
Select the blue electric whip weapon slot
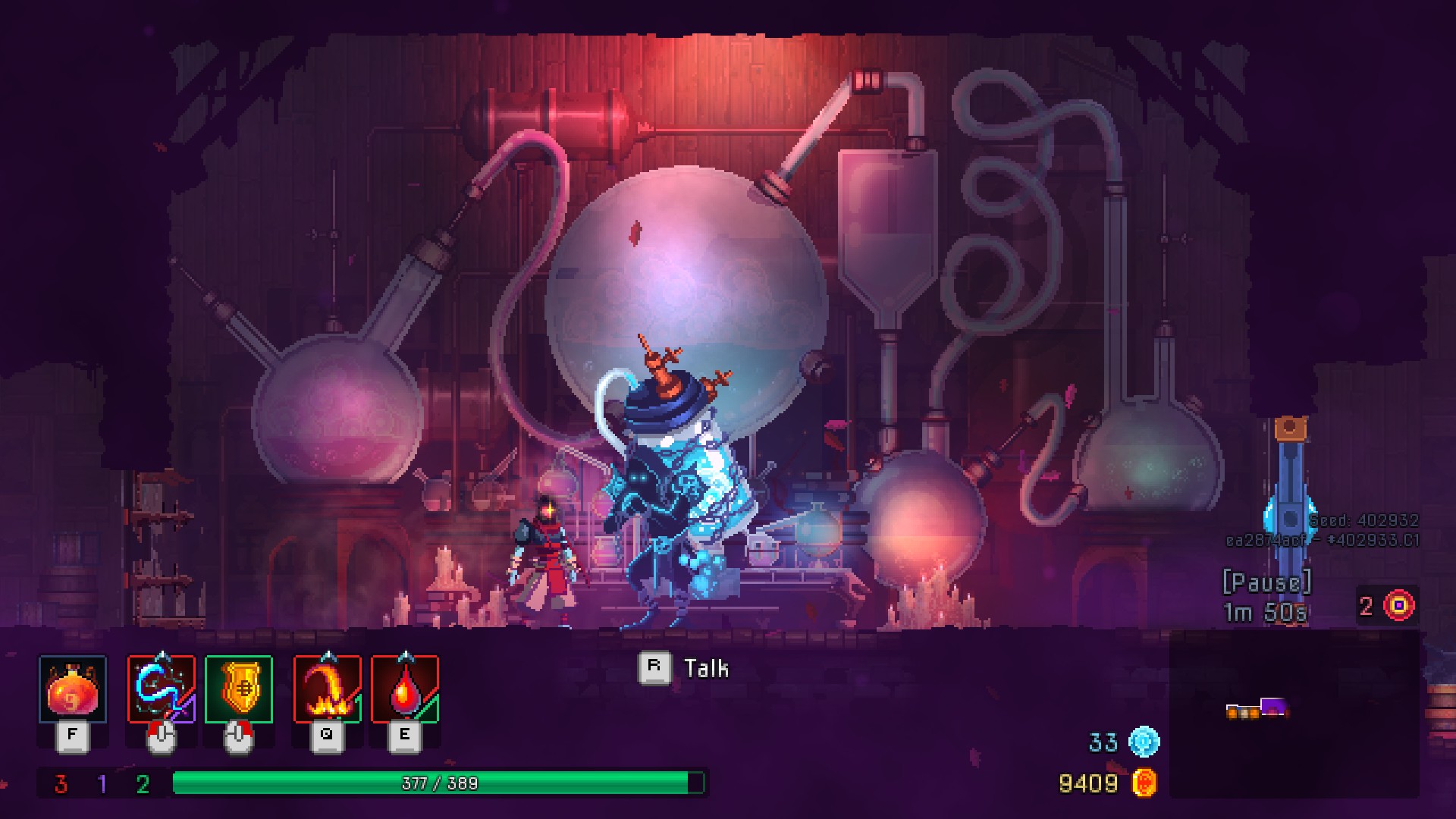(x=162, y=689)
